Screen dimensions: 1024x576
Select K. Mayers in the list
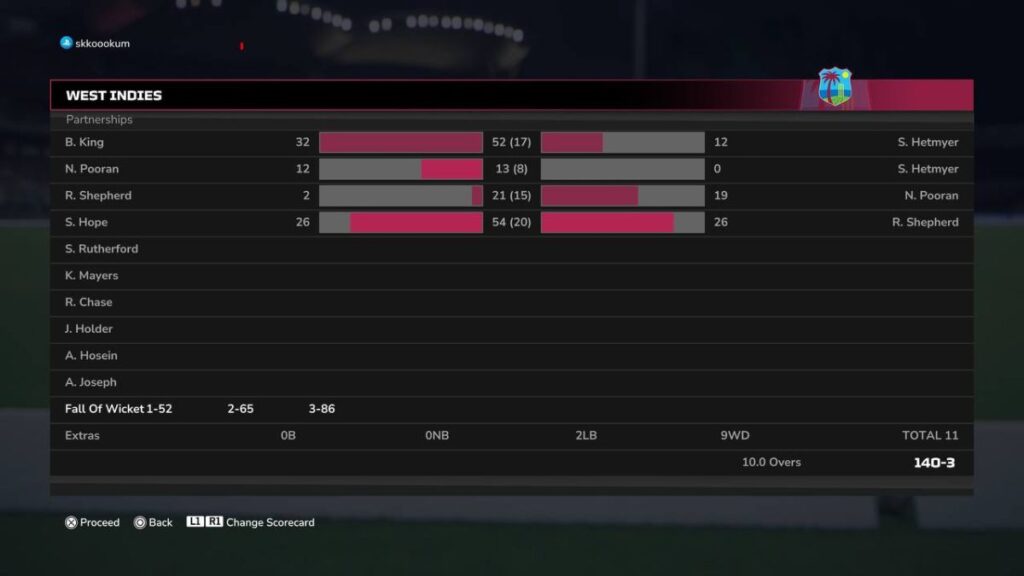(x=92, y=275)
